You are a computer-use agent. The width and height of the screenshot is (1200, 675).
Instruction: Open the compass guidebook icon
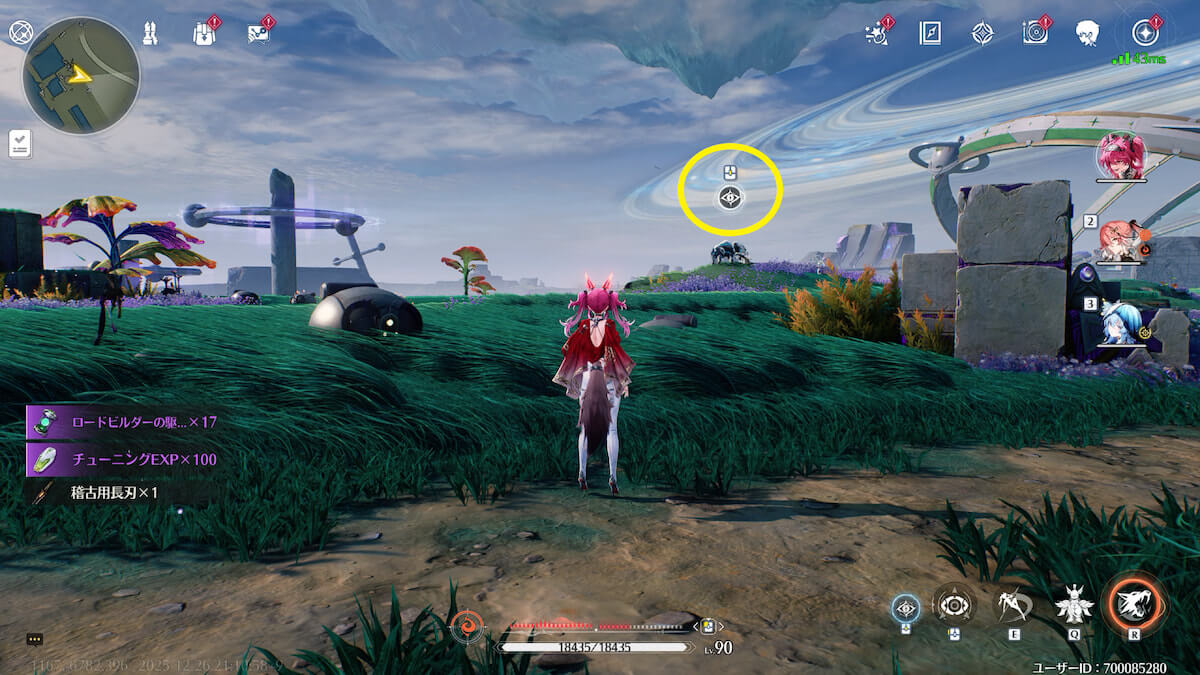(x=930, y=33)
